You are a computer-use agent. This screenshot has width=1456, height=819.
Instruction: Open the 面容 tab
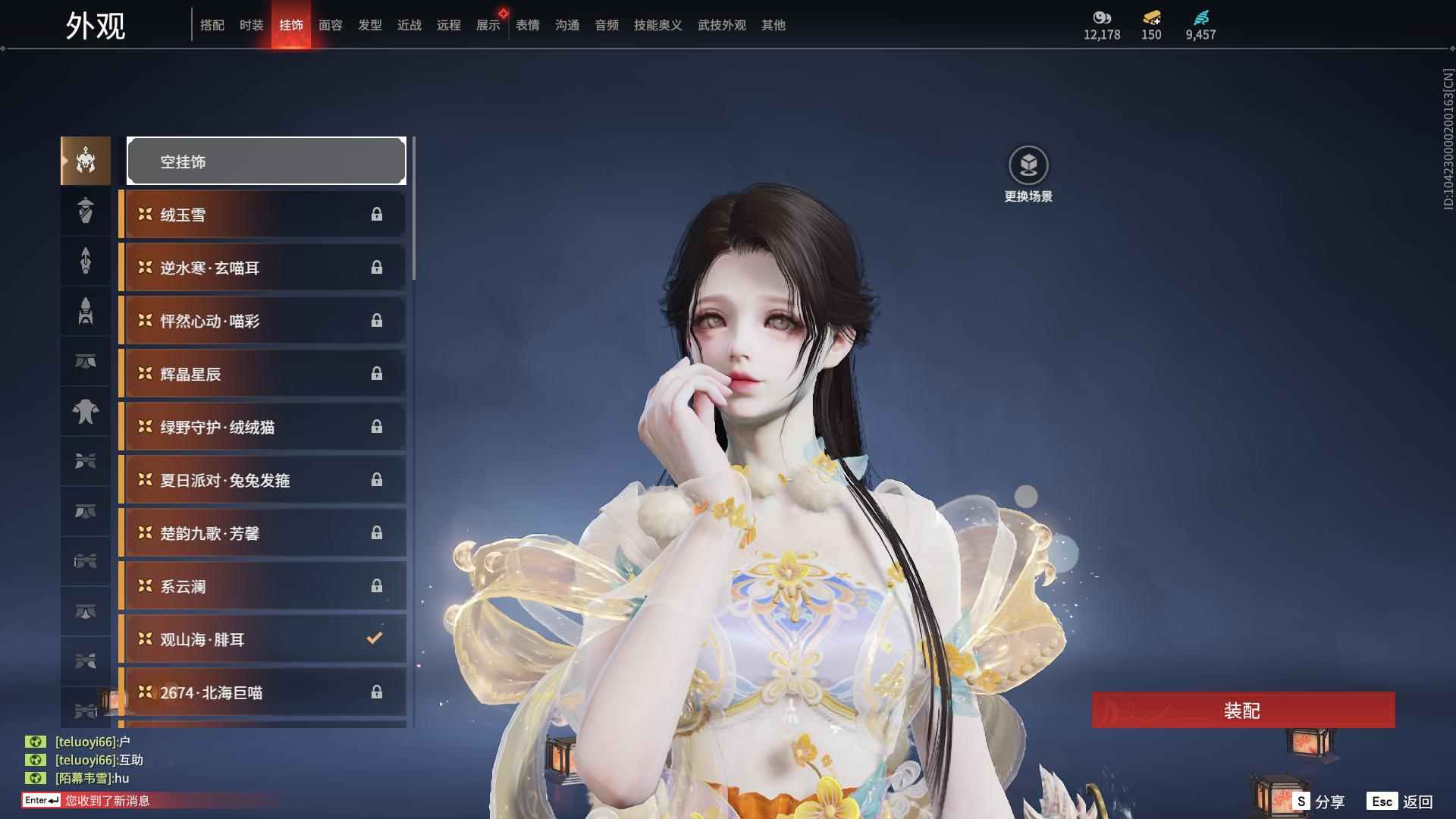[x=330, y=24]
